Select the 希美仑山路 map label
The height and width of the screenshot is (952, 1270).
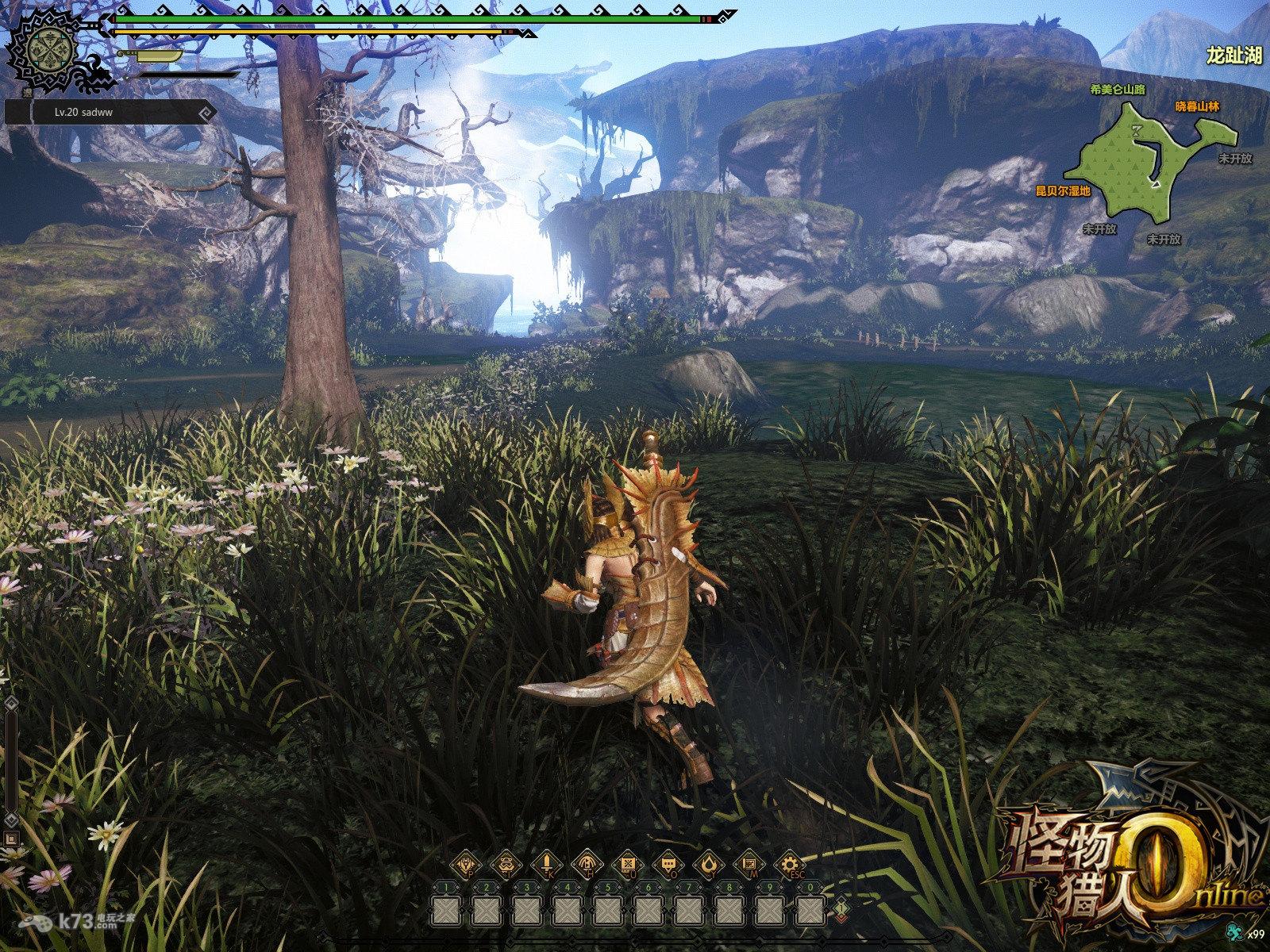[x=1118, y=90]
